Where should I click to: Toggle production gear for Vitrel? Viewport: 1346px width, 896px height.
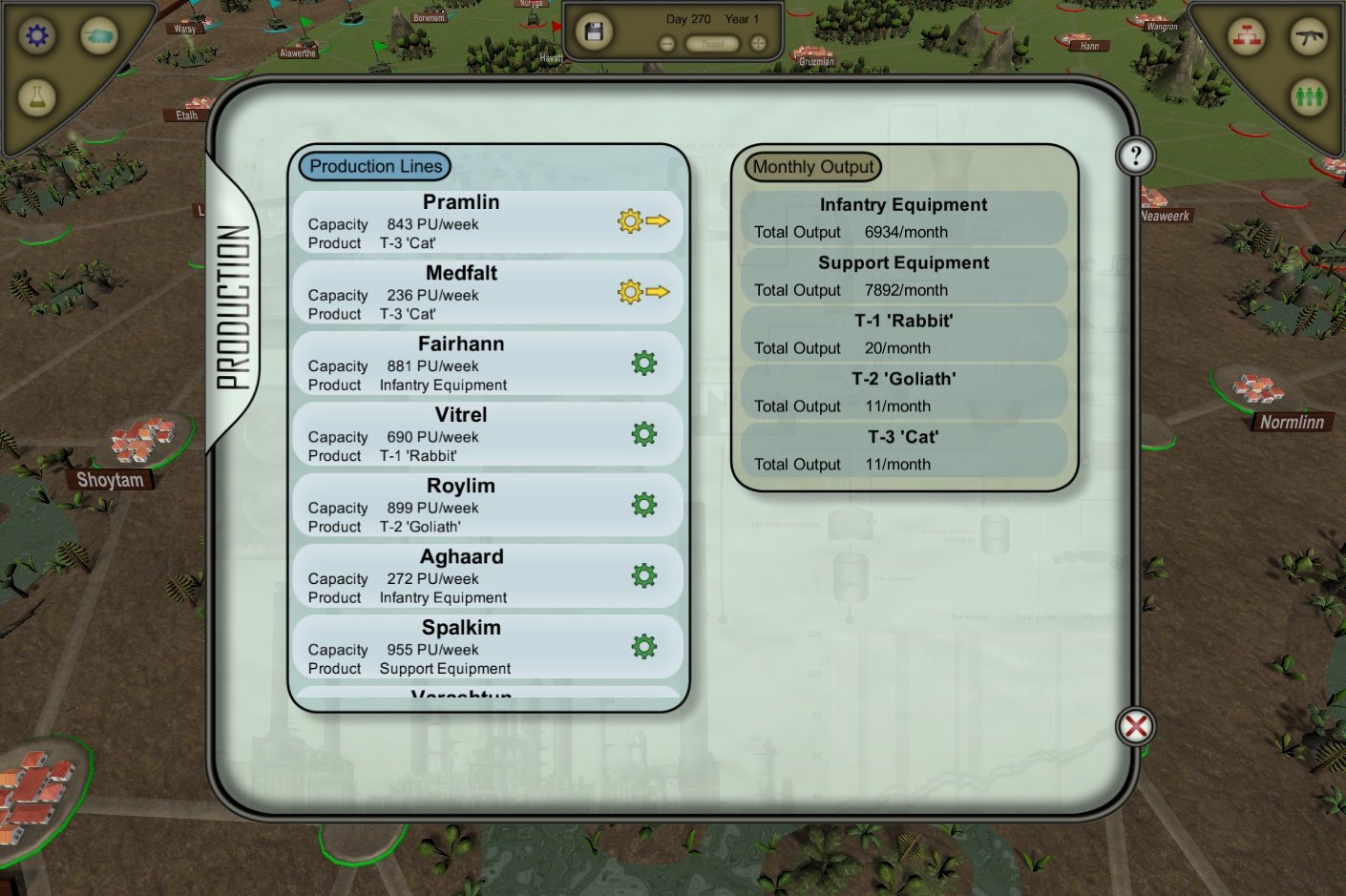coord(644,433)
